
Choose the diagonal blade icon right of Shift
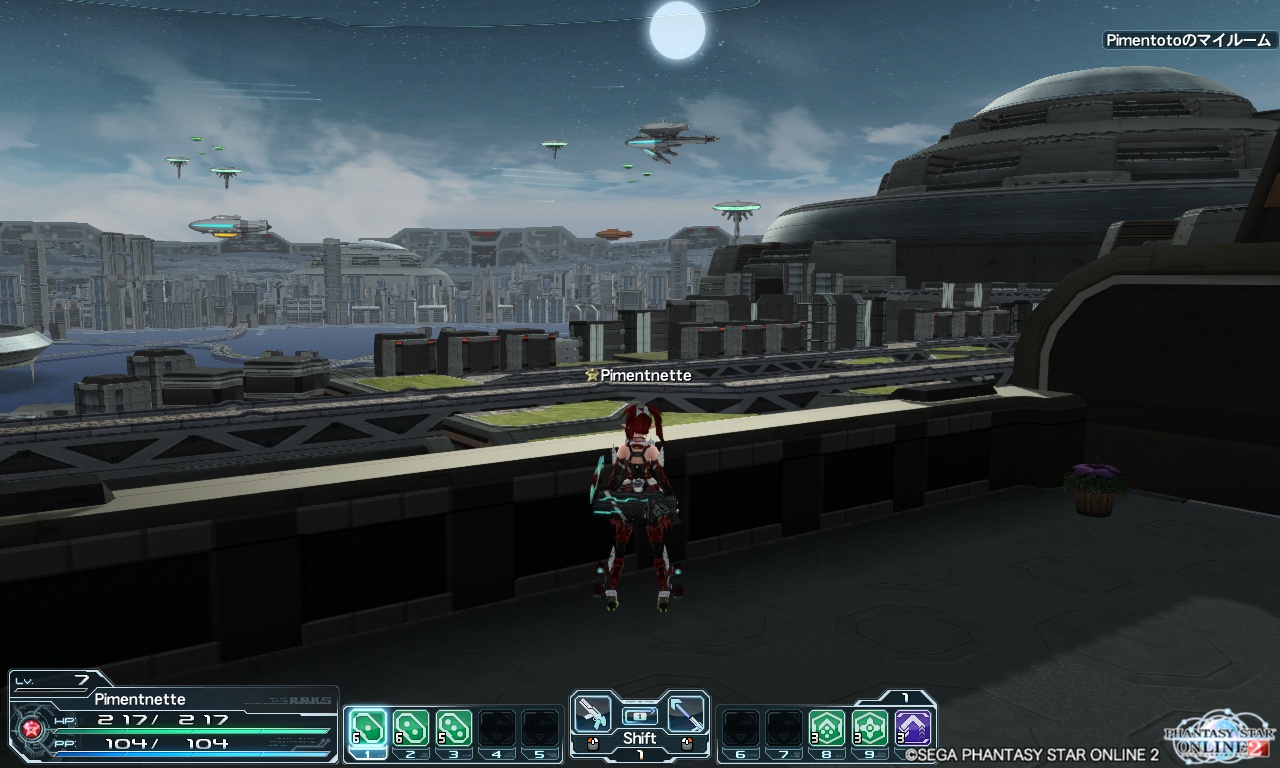[686, 714]
